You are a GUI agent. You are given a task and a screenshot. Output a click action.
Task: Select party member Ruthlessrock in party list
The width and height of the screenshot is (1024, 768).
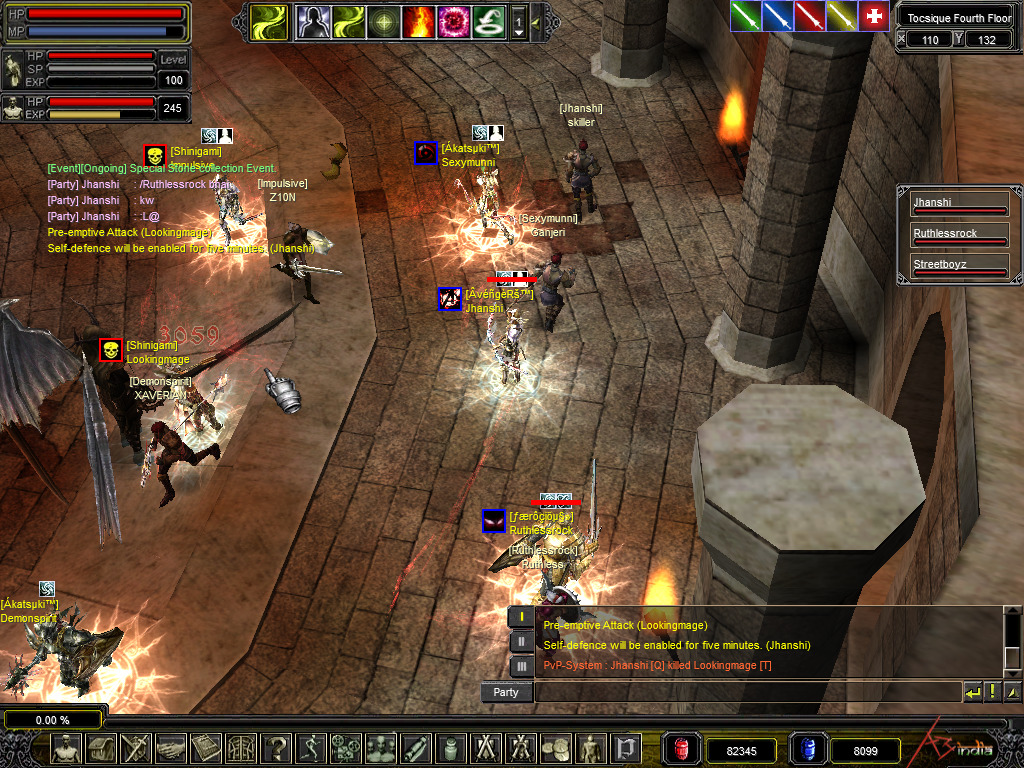pyautogui.click(x=959, y=236)
